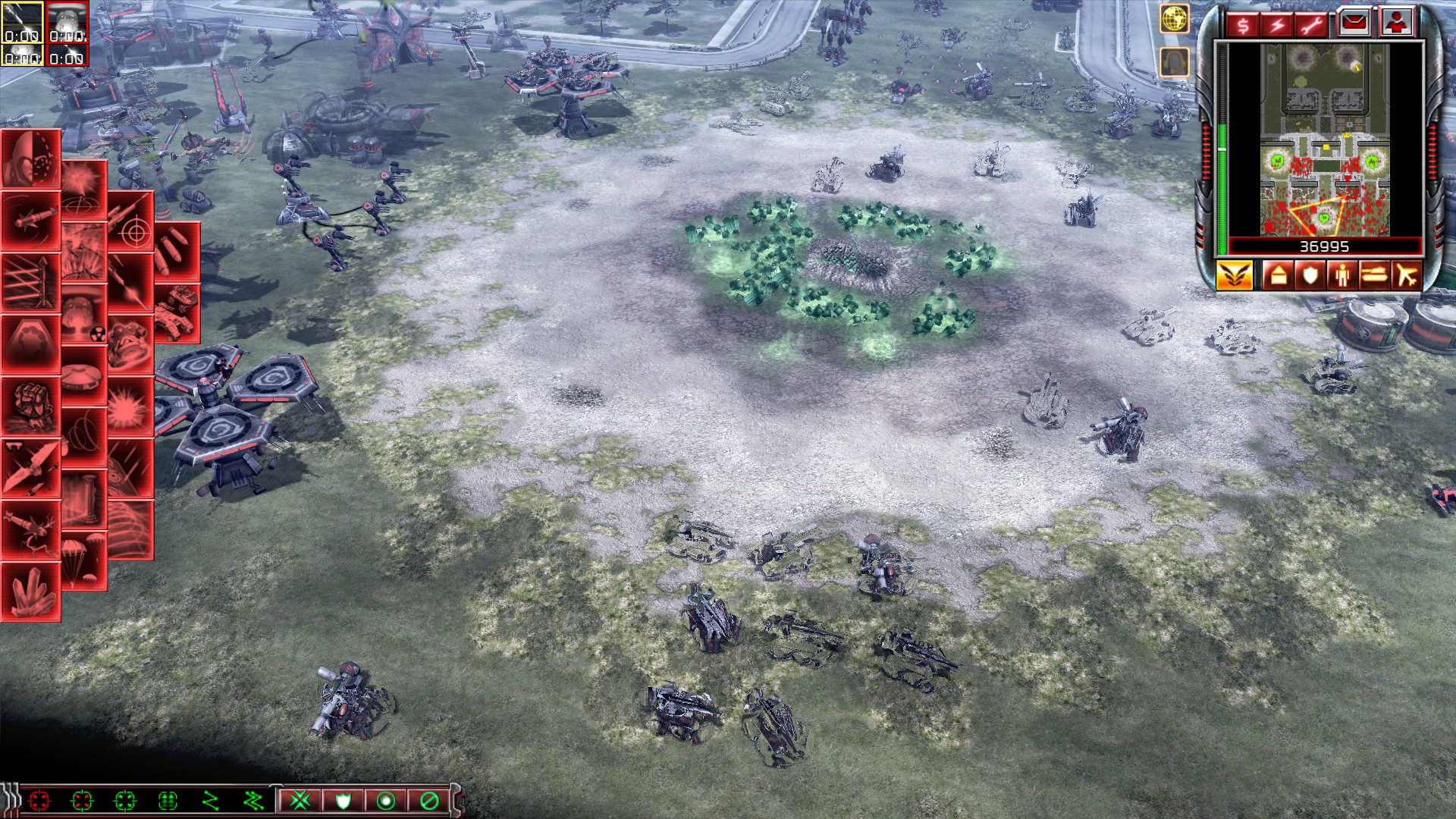Enable the red aggressive stance crosshair
This screenshot has width=1456, height=819.
coord(39,802)
